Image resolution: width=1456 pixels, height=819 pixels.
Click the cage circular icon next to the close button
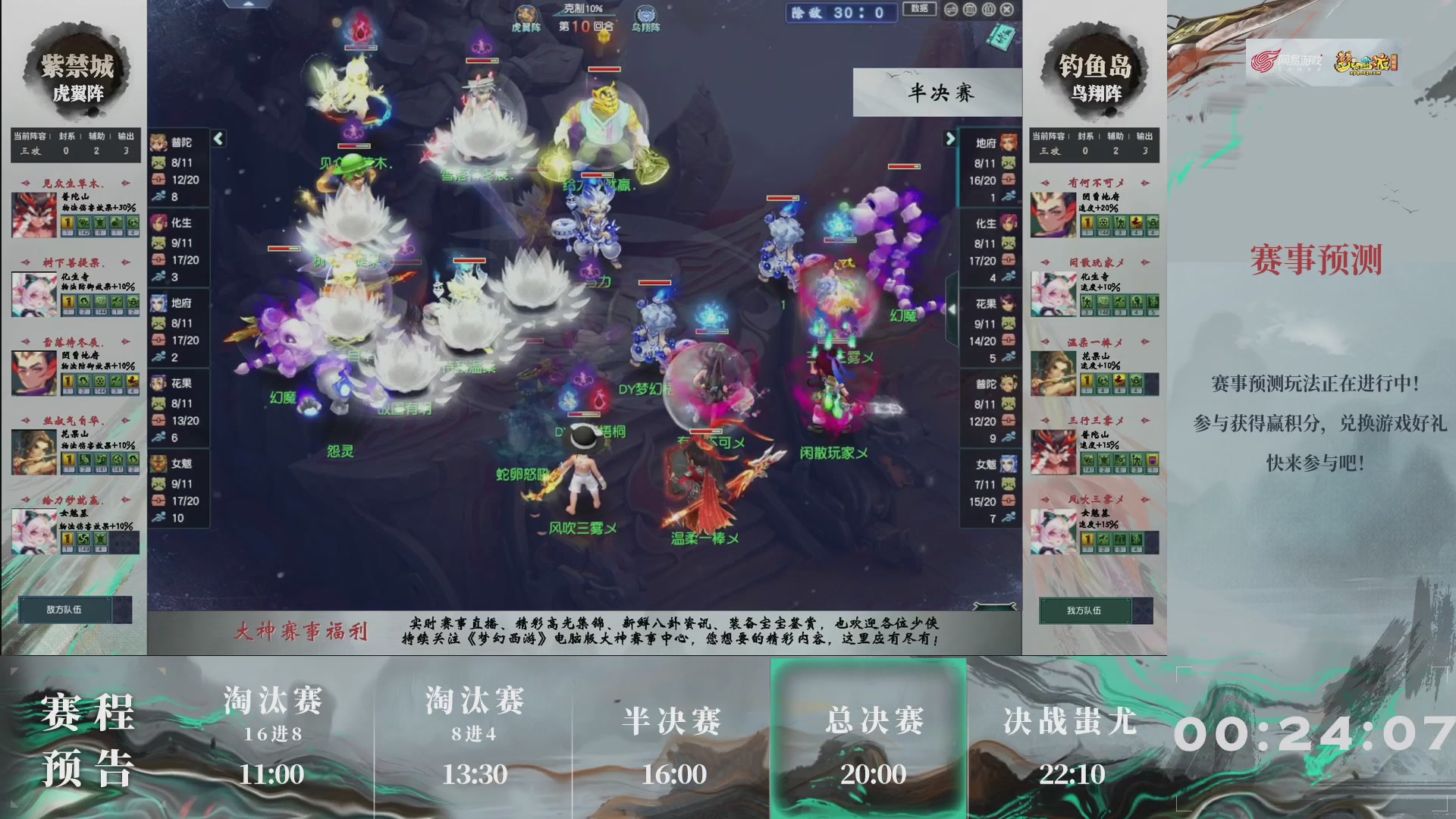(x=988, y=10)
